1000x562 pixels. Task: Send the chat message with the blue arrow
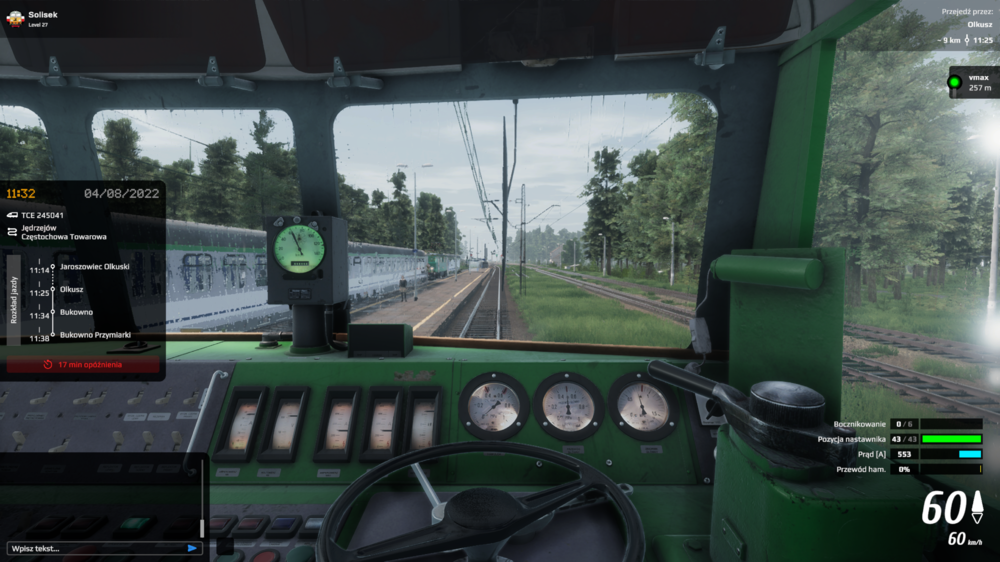(x=192, y=548)
